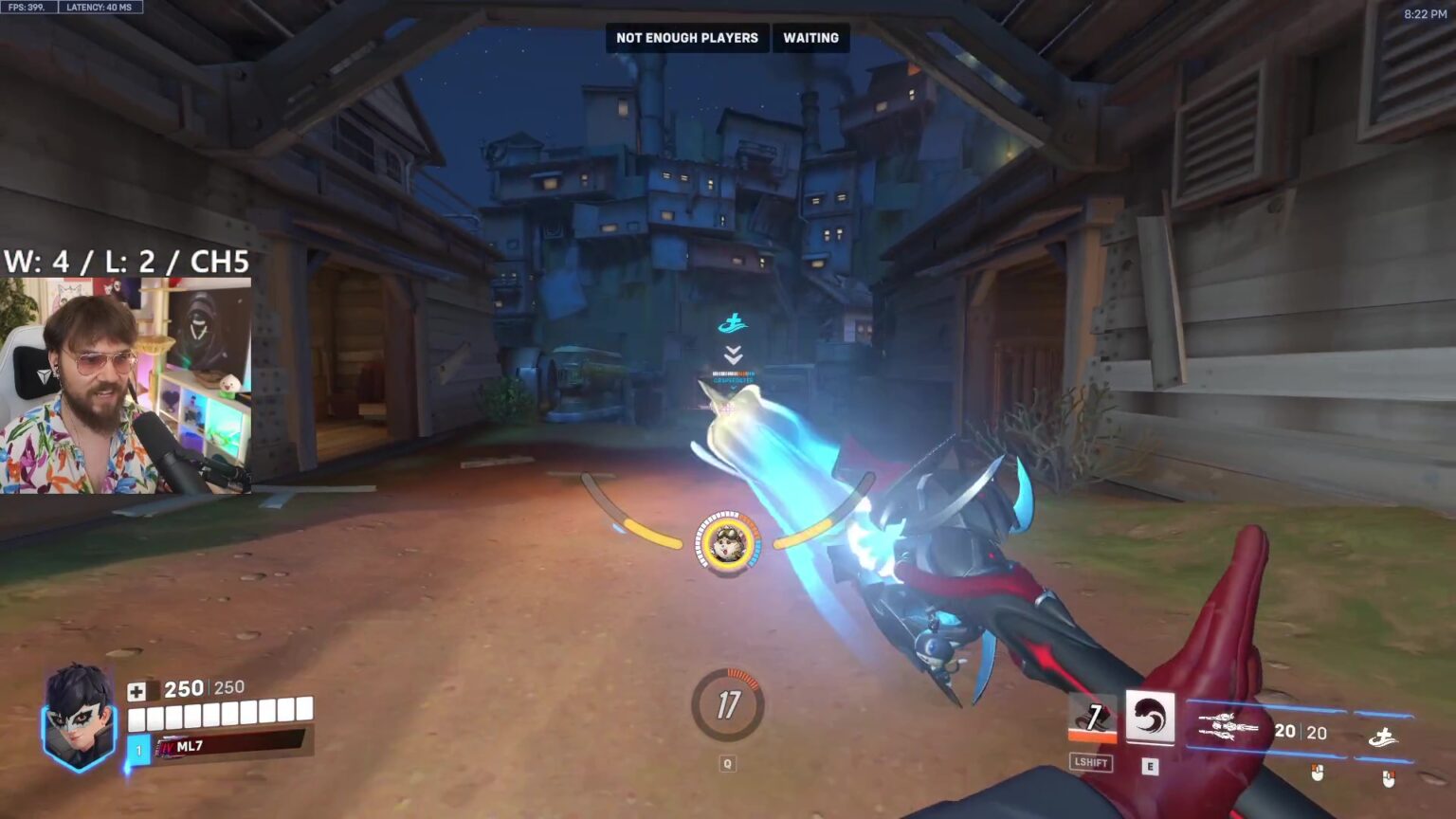Click the NOT ENOUGH PLAYERS banner
Image resolution: width=1456 pixels, height=819 pixels.
(x=687, y=38)
